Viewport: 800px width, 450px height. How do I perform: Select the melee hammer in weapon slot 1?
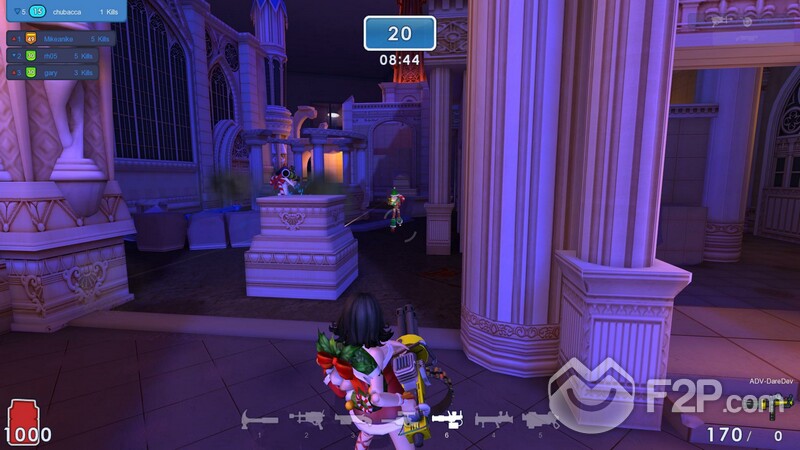pyautogui.click(x=260, y=420)
